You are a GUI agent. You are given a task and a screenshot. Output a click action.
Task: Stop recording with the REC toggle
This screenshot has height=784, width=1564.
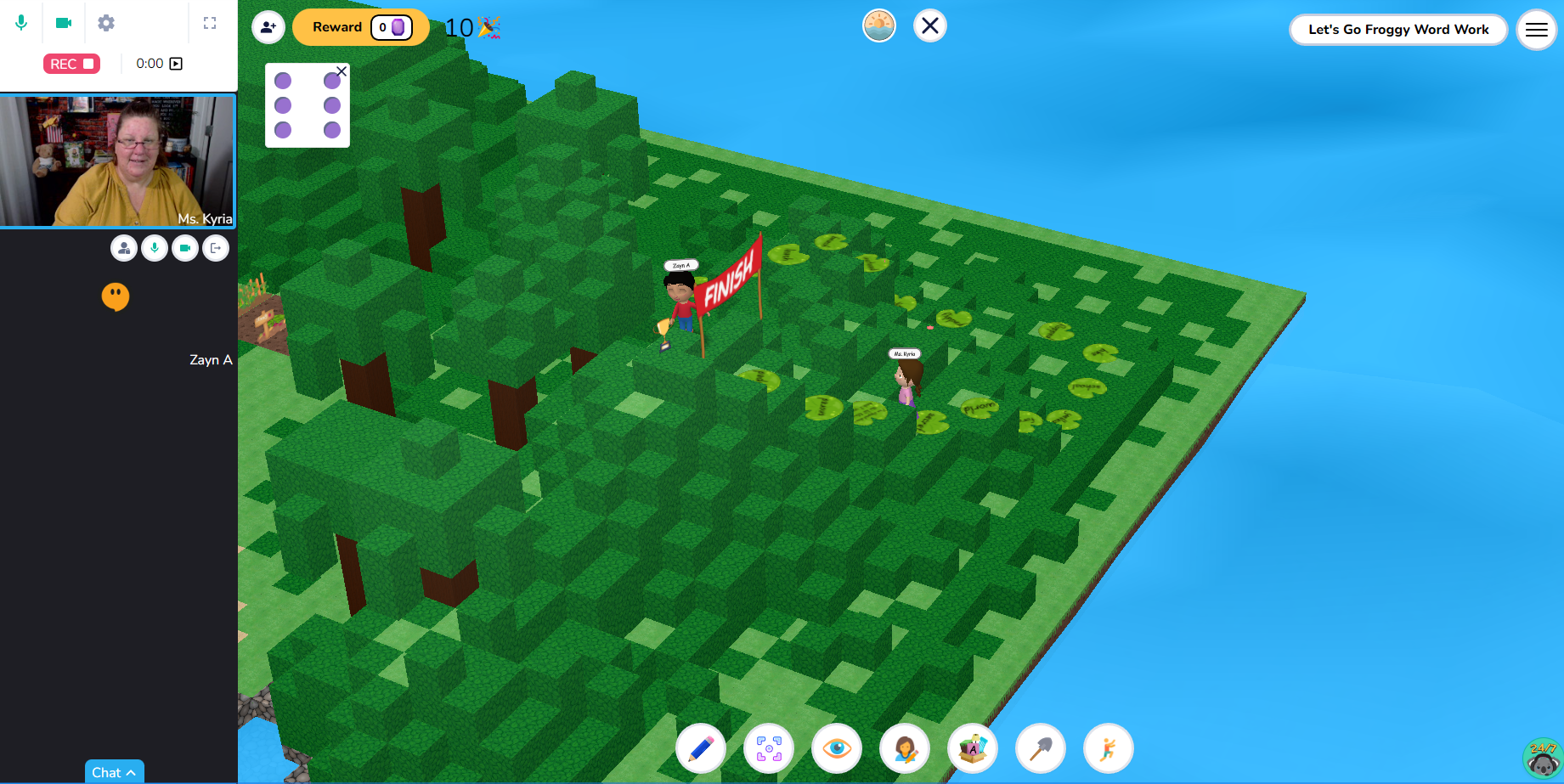pyautogui.click(x=71, y=63)
